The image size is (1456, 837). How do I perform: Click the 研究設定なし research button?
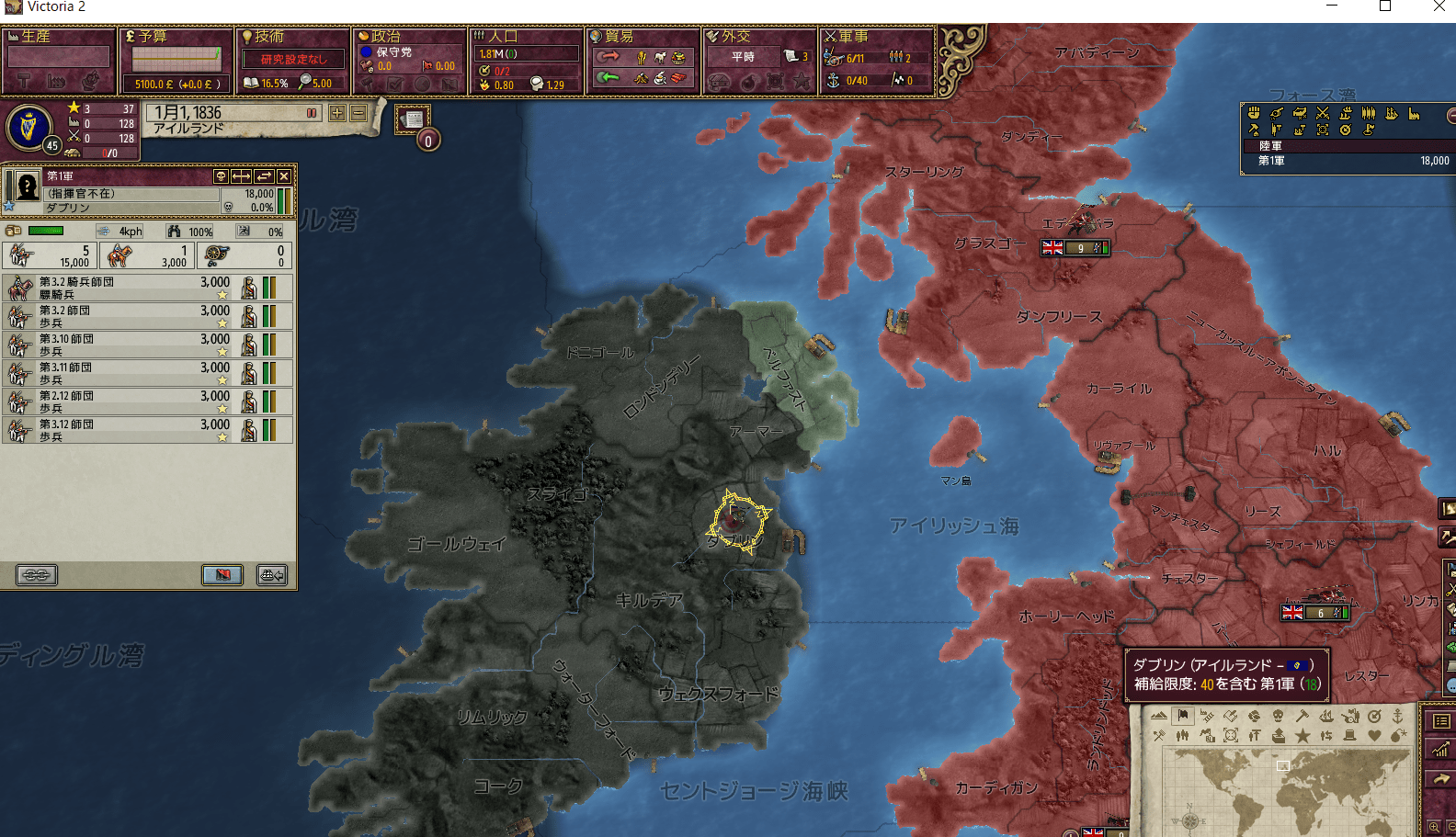tap(292, 58)
